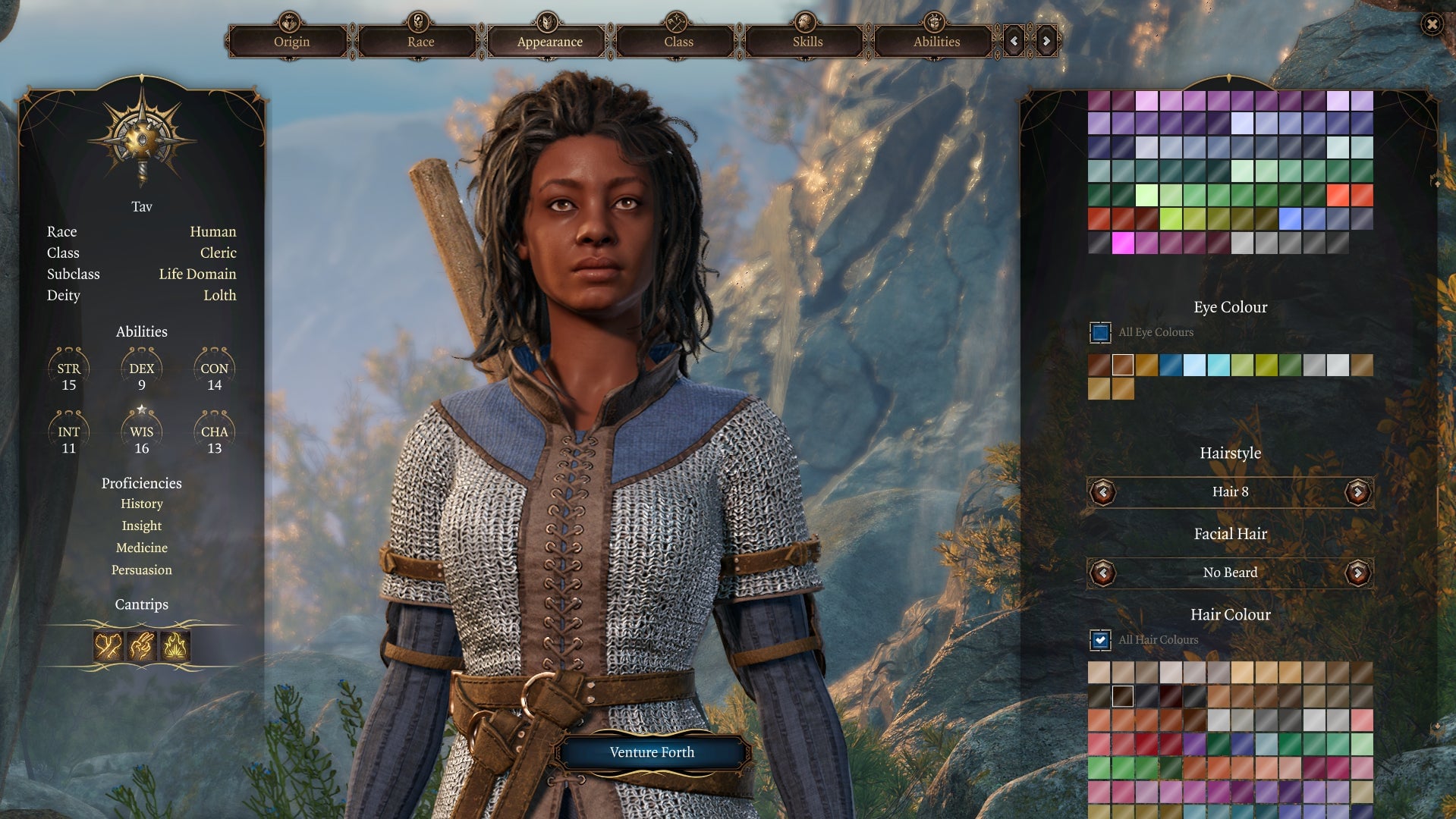Close the character creation screen
The width and height of the screenshot is (1456, 819).
pyautogui.click(x=1432, y=24)
